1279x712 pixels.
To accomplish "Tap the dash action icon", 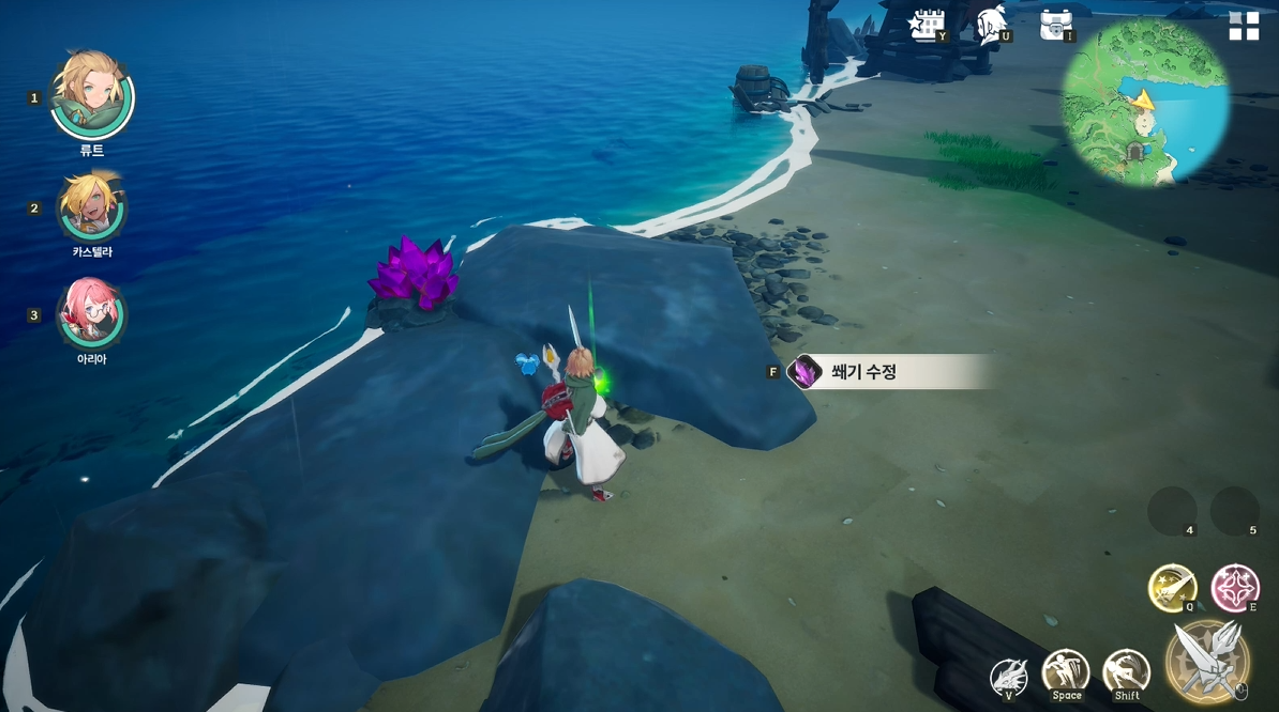I will pos(1126,673).
